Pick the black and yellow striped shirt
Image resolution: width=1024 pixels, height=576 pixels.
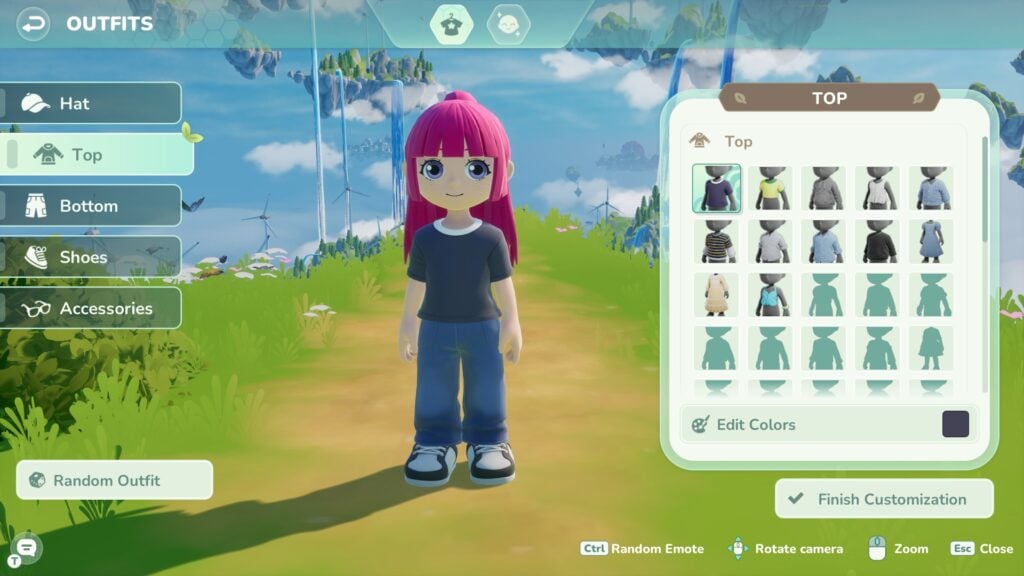coord(717,241)
